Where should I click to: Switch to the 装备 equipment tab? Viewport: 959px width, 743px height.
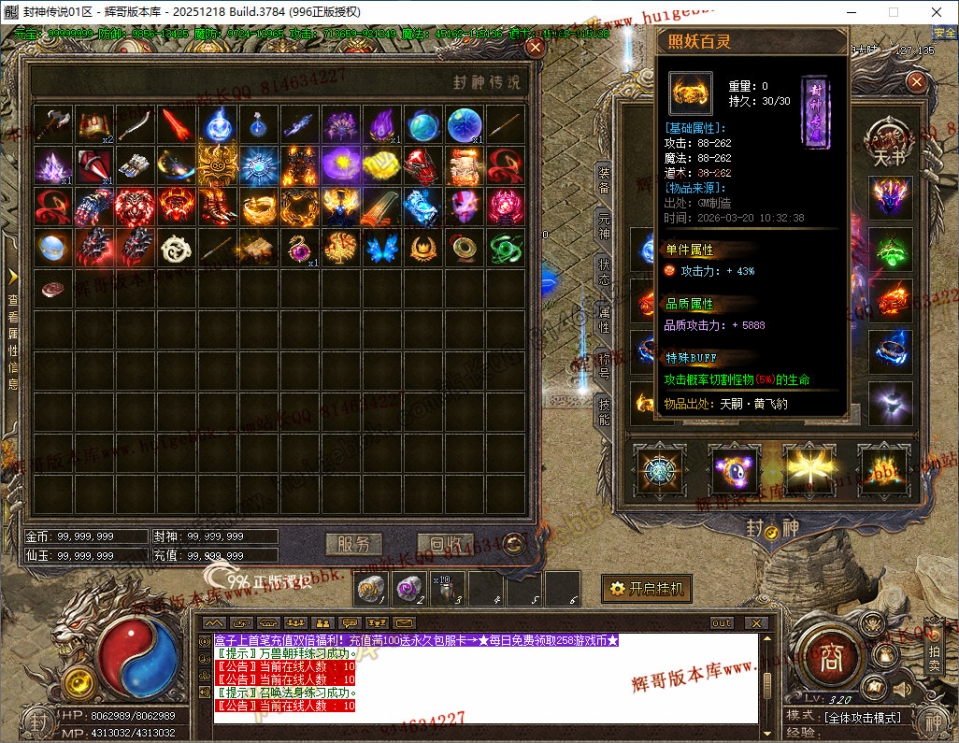pyautogui.click(x=604, y=180)
